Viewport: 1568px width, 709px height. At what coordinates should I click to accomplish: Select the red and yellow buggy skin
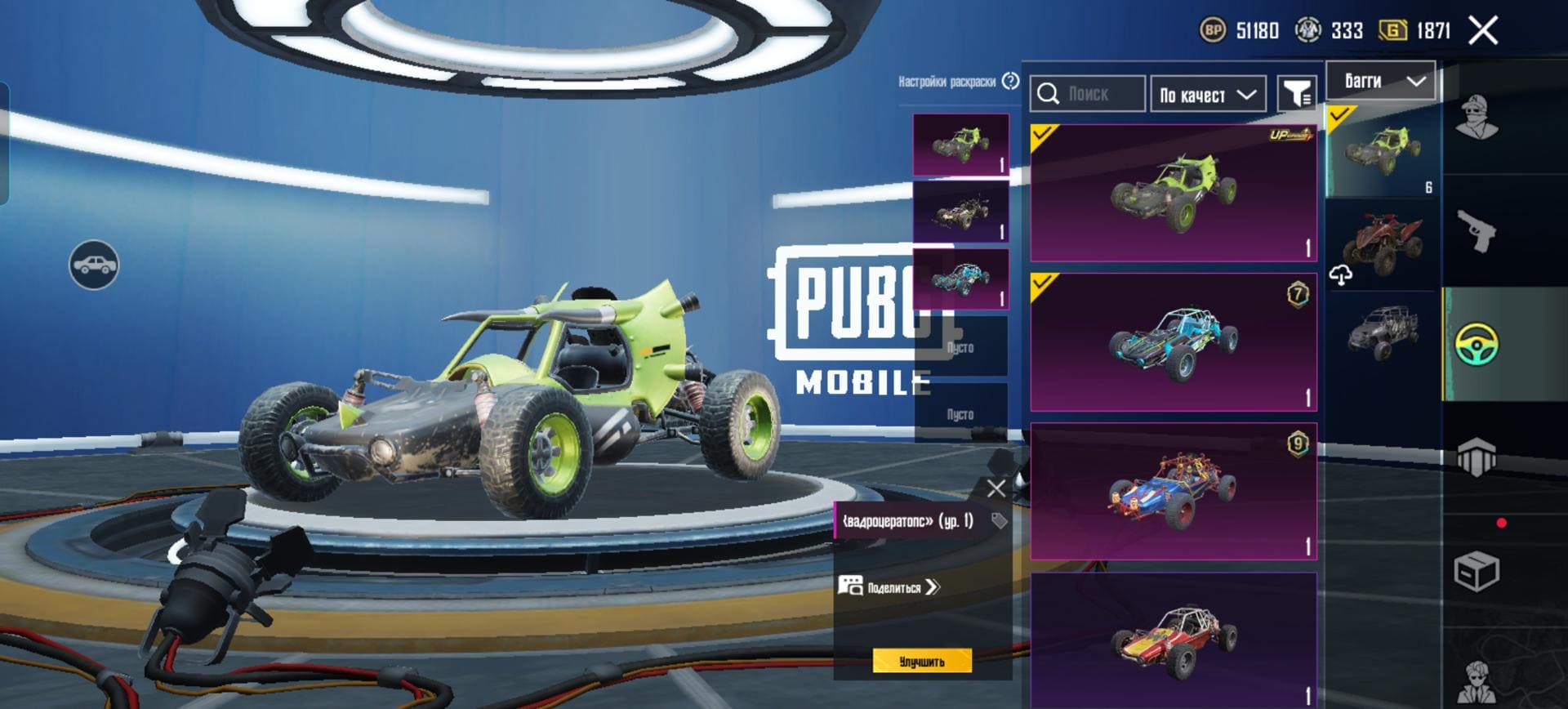[x=1173, y=639]
